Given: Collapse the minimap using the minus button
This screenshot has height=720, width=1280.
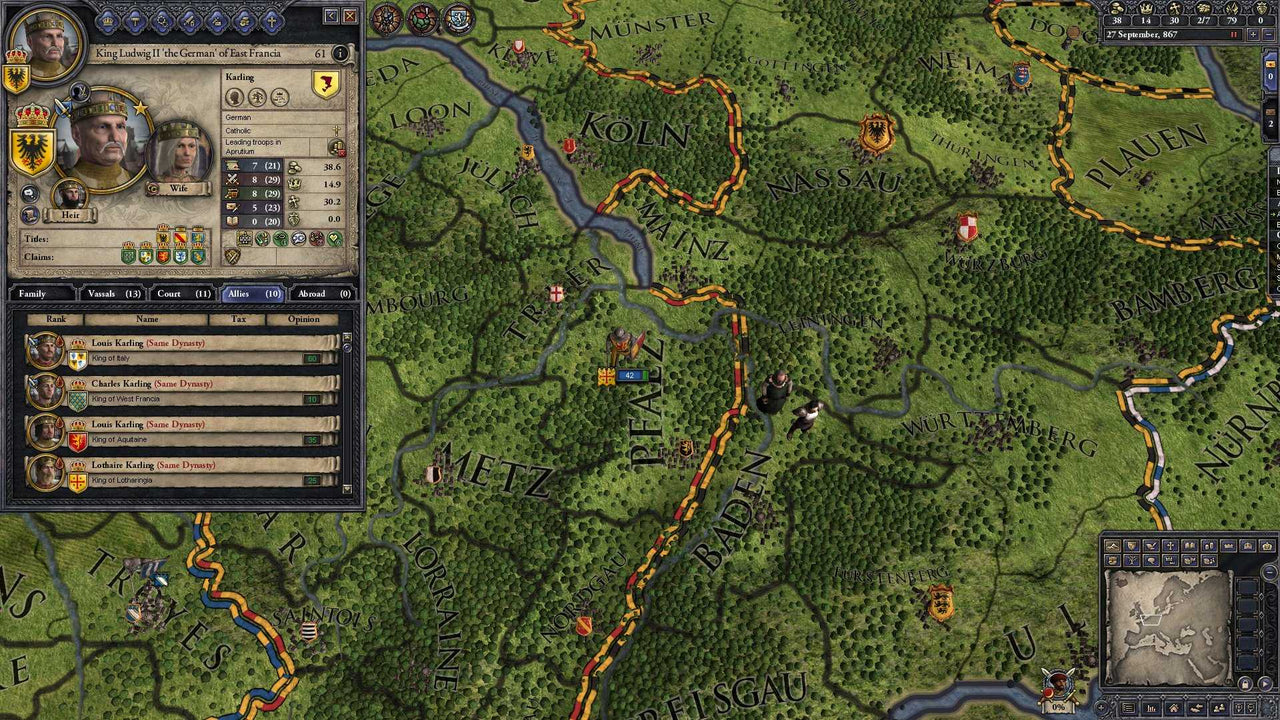Looking at the screenshot, I should (x=1269, y=572).
